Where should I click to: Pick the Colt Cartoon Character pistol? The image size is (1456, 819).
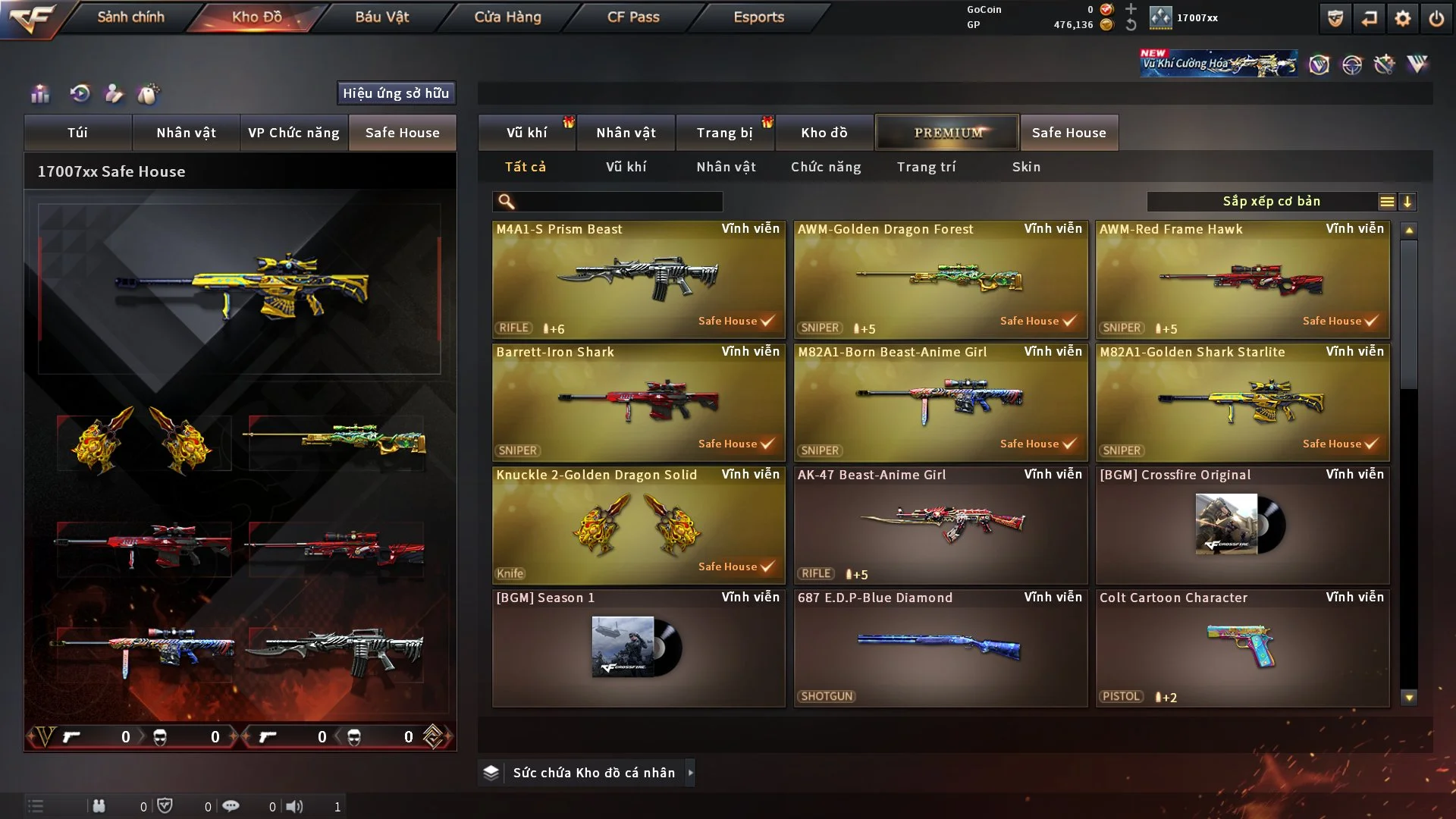coord(1242,648)
